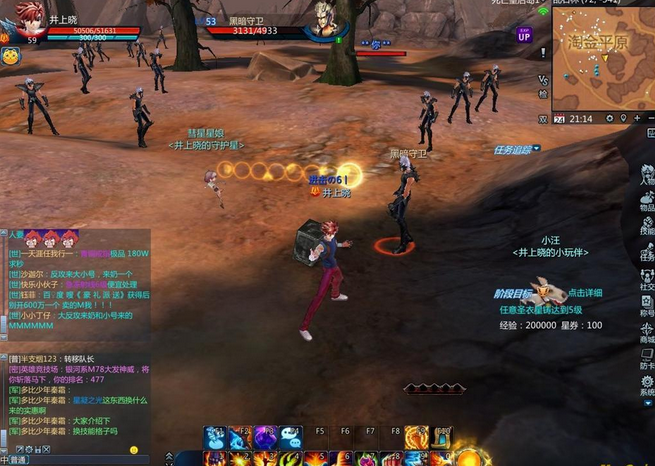Image resolution: width=655 pixels, height=466 pixels.
Task: Click the purple EXP UP icon
Action: pos(524,36)
